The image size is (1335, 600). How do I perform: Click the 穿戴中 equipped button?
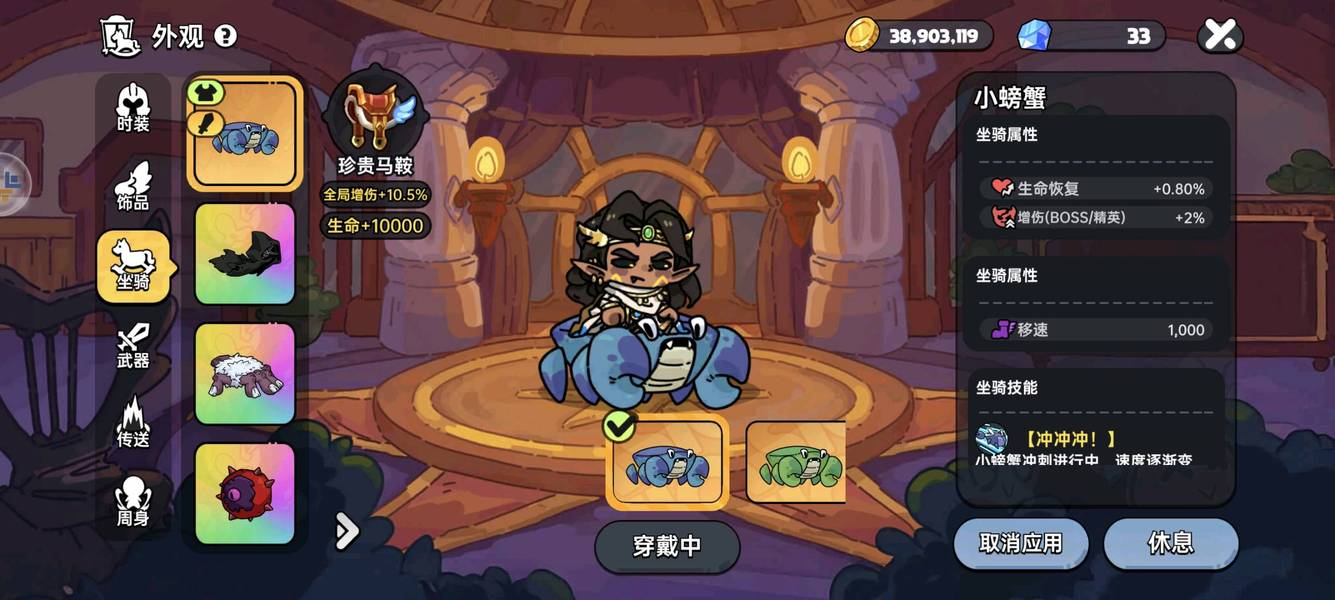667,547
